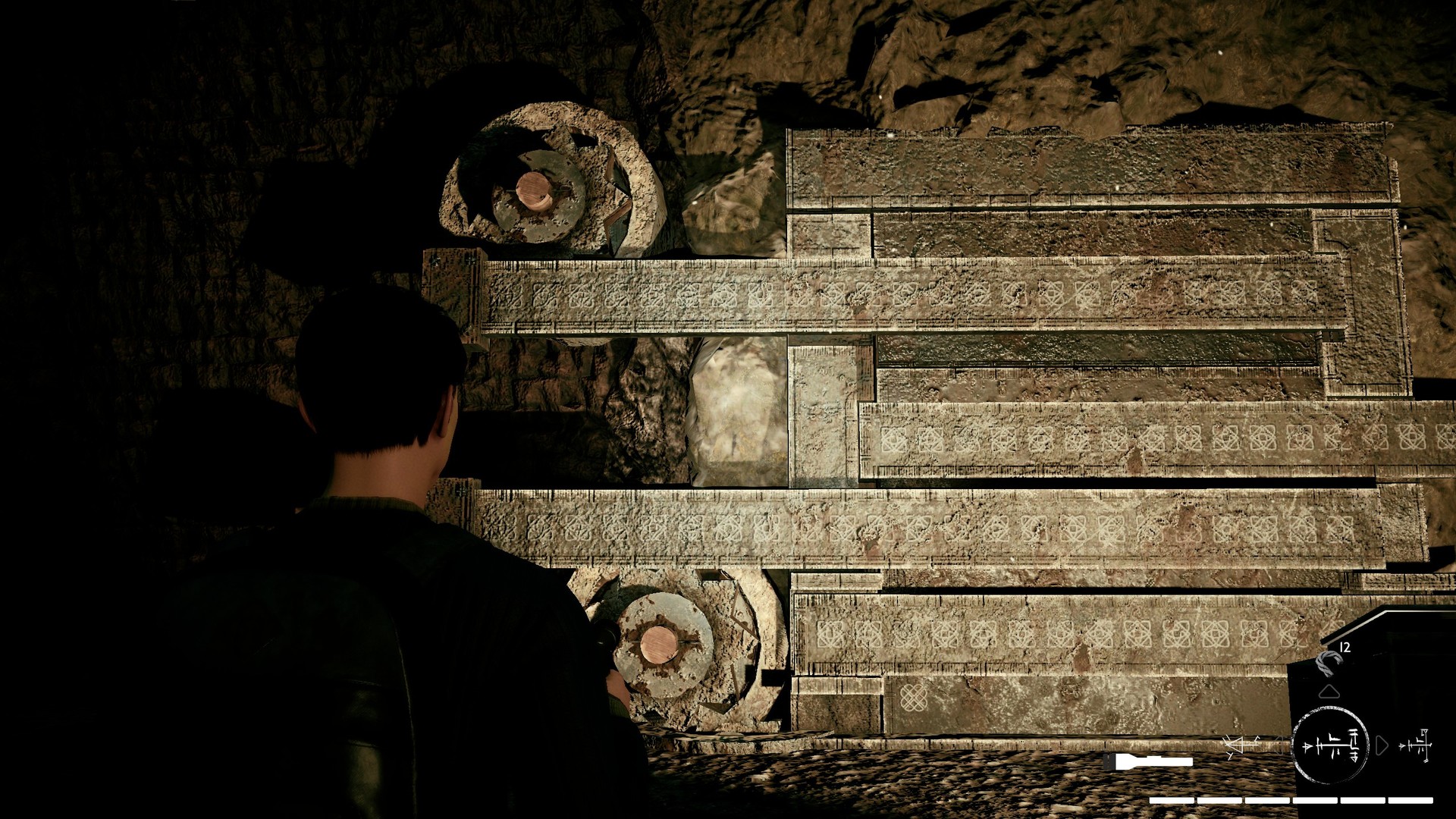Choose the triangular glyph left of the circle

(x=1241, y=745)
